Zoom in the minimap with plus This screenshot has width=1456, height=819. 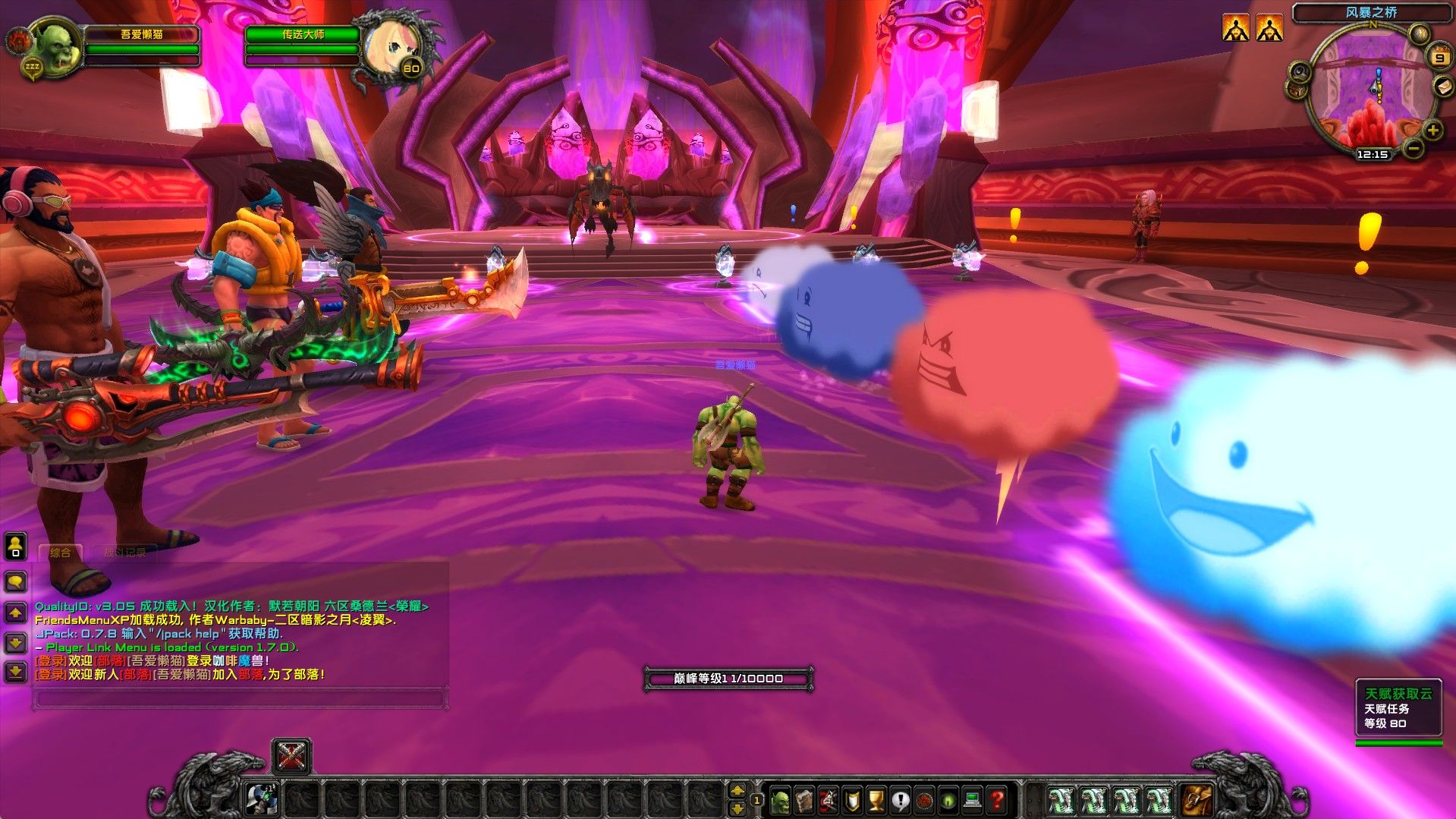[1432, 130]
